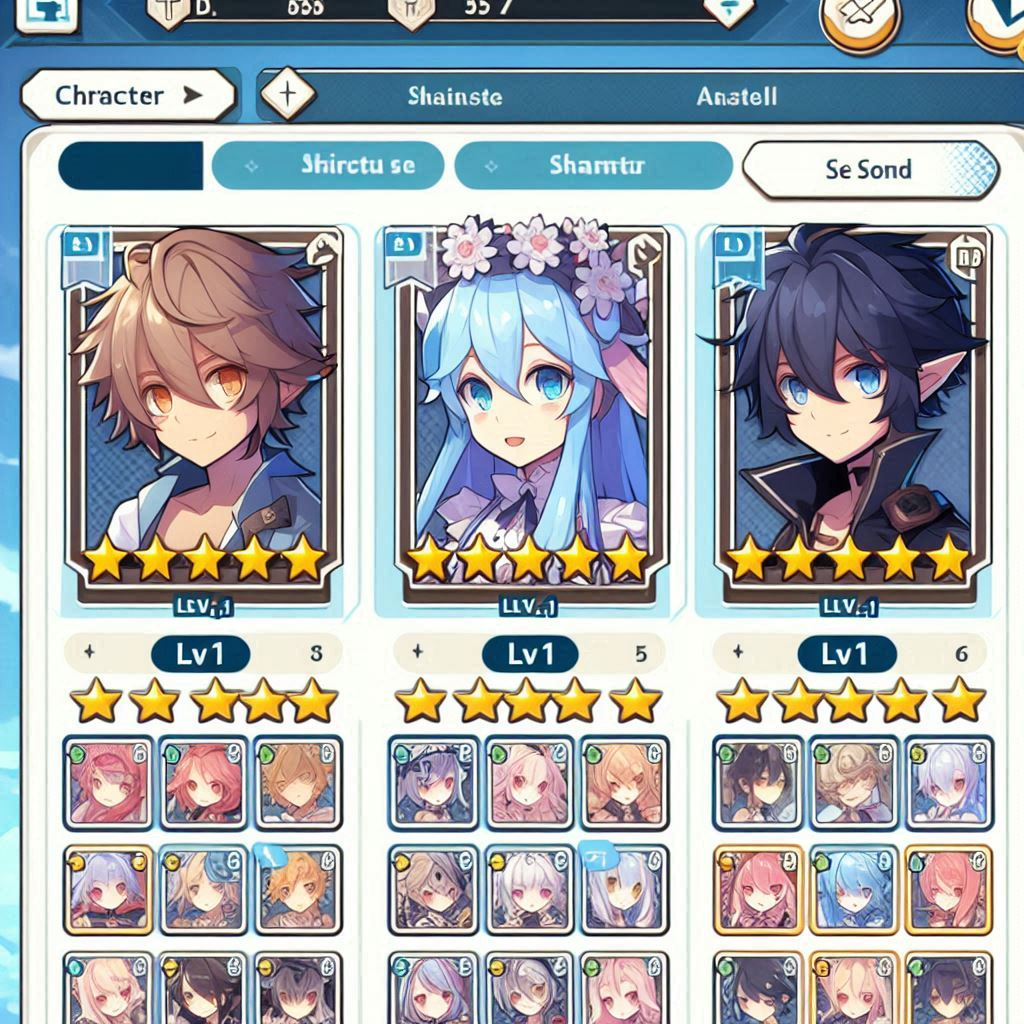Click the Se Sond button
The width and height of the screenshot is (1024, 1024).
click(869, 169)
